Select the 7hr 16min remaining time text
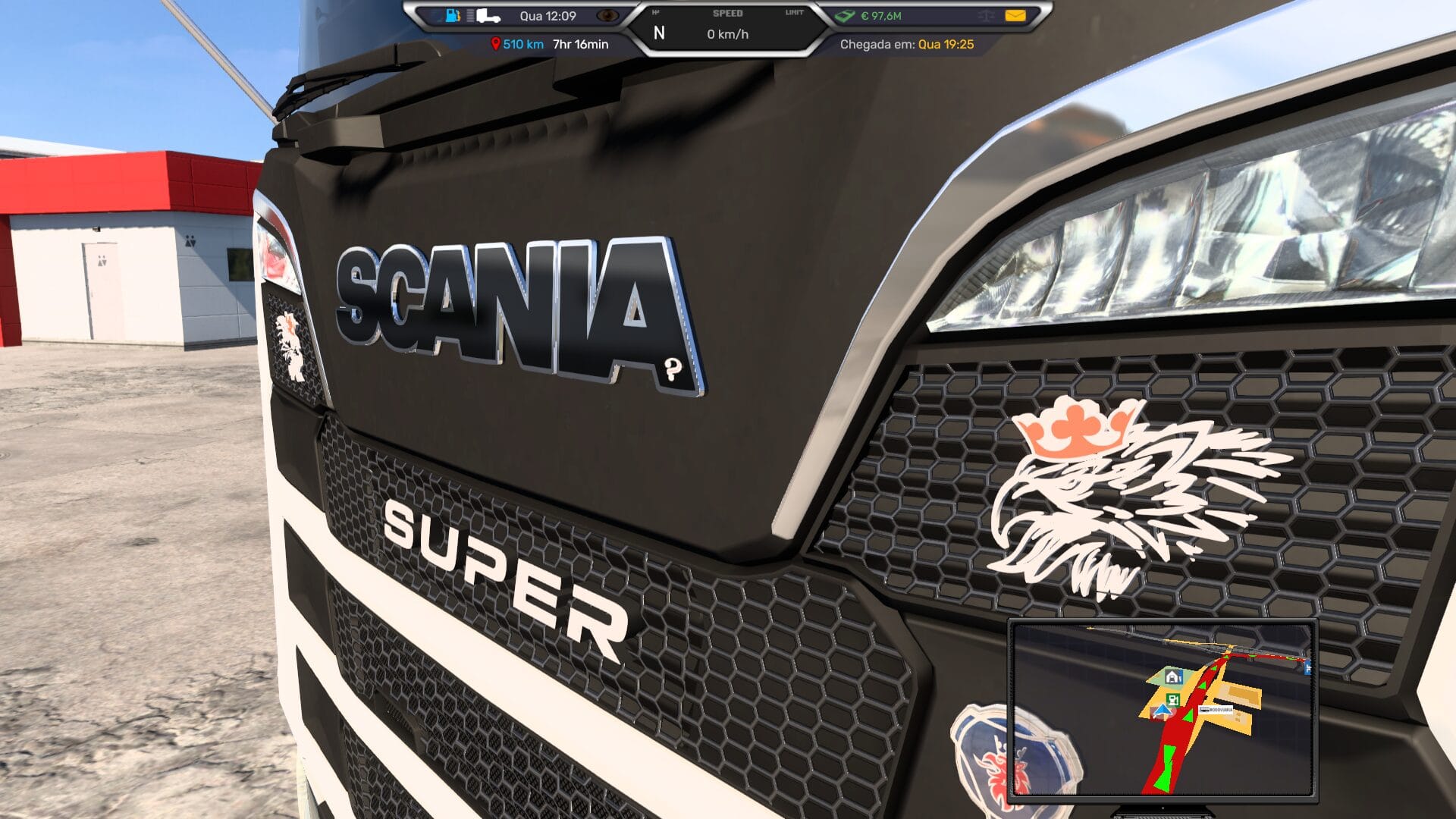1456x819 pixels. coord(579,43)
